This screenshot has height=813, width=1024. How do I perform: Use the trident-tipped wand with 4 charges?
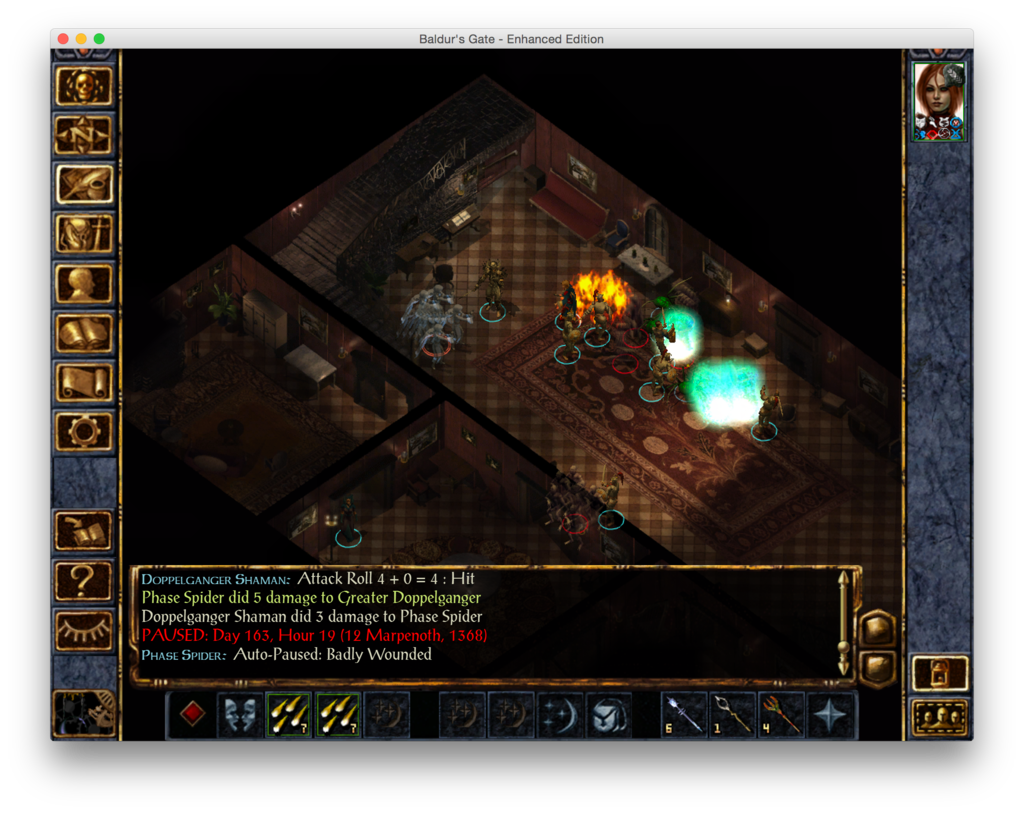pos(782,715)
